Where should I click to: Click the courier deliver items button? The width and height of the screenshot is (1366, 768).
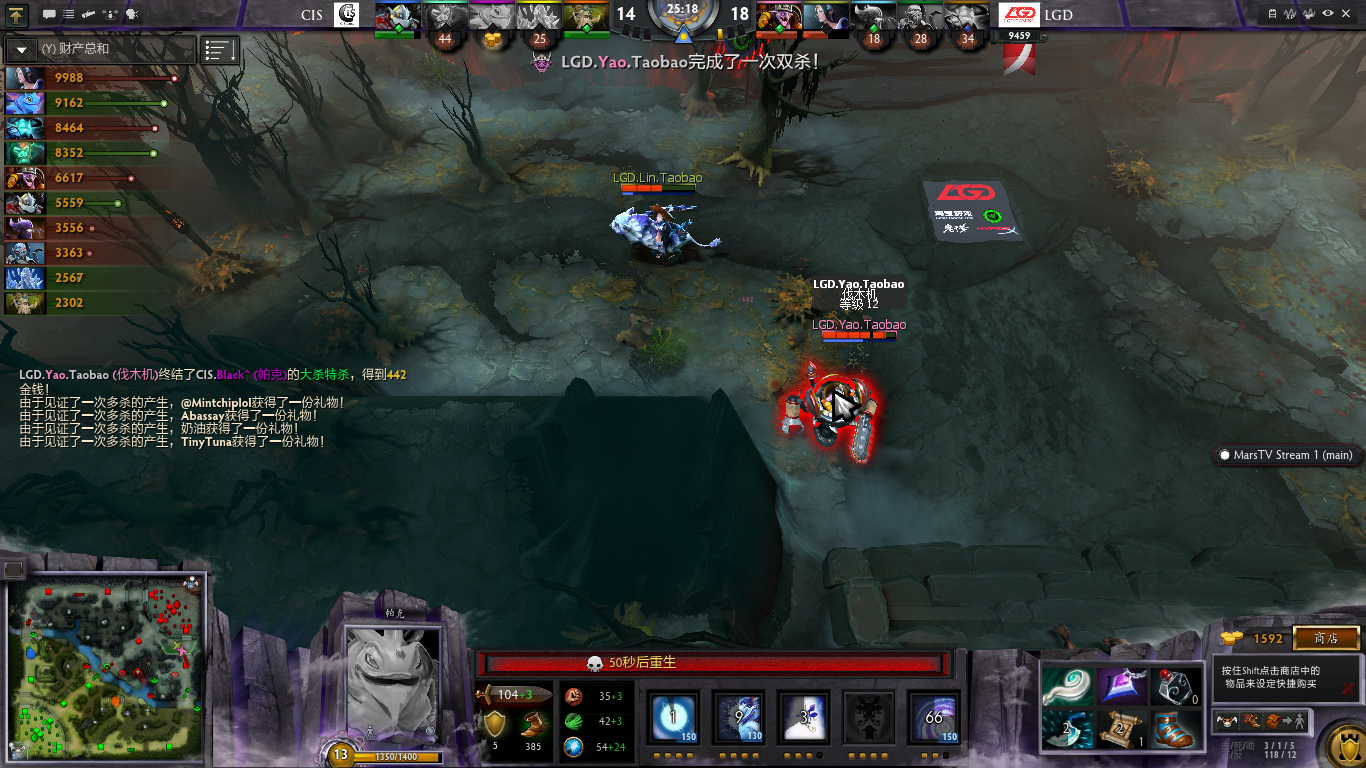(1285, 720)
